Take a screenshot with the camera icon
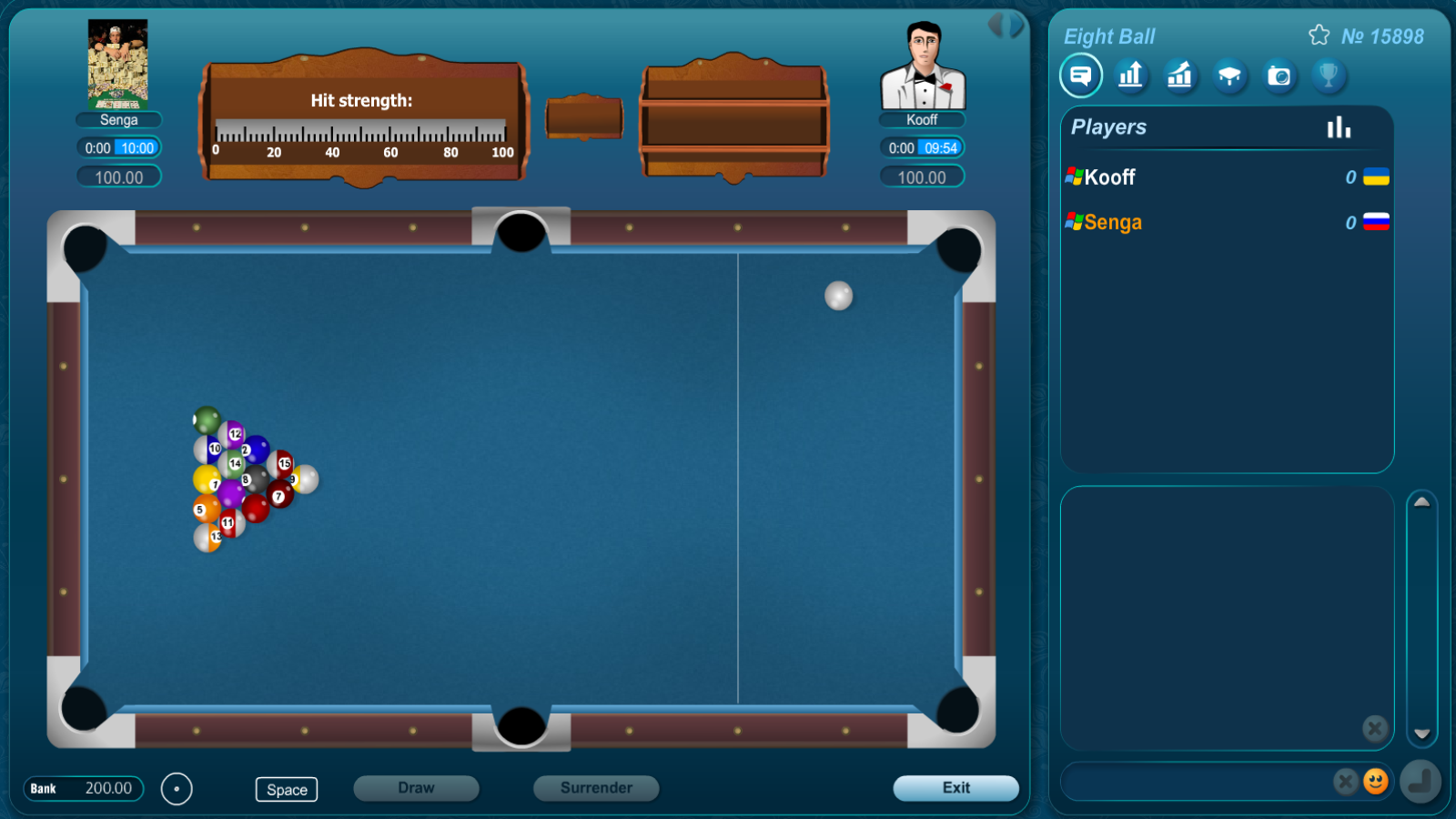 (x=1279, y=76)
